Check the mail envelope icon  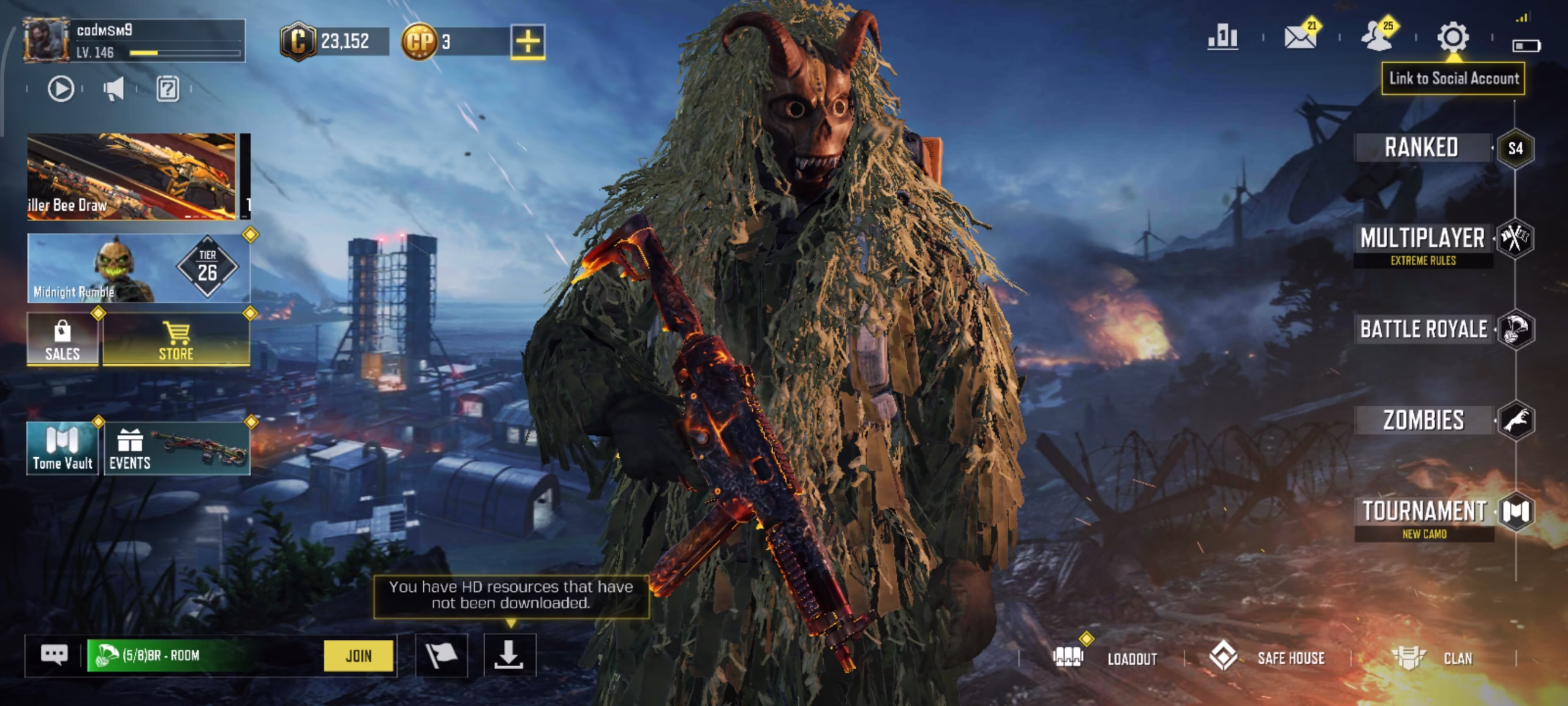coord(1300,38)
